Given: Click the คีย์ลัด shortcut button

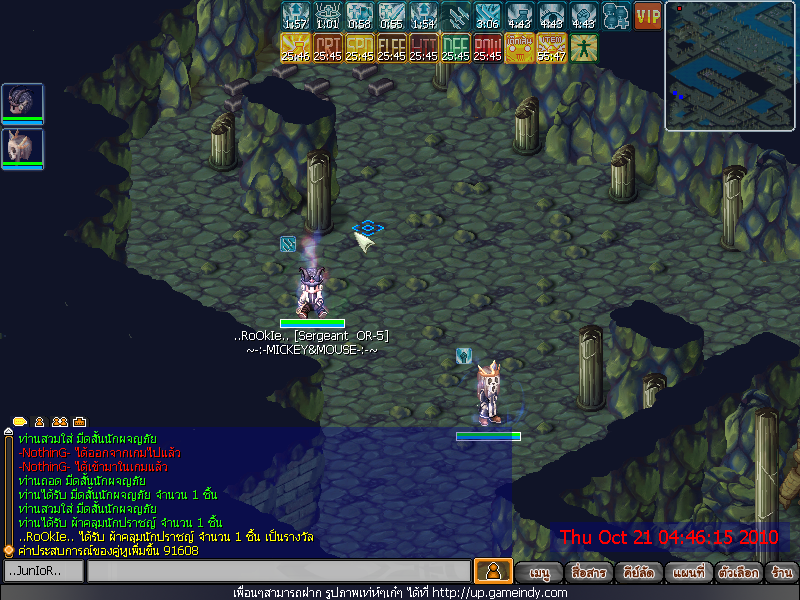Looking at the screenshot, I should tap(638, 573).
